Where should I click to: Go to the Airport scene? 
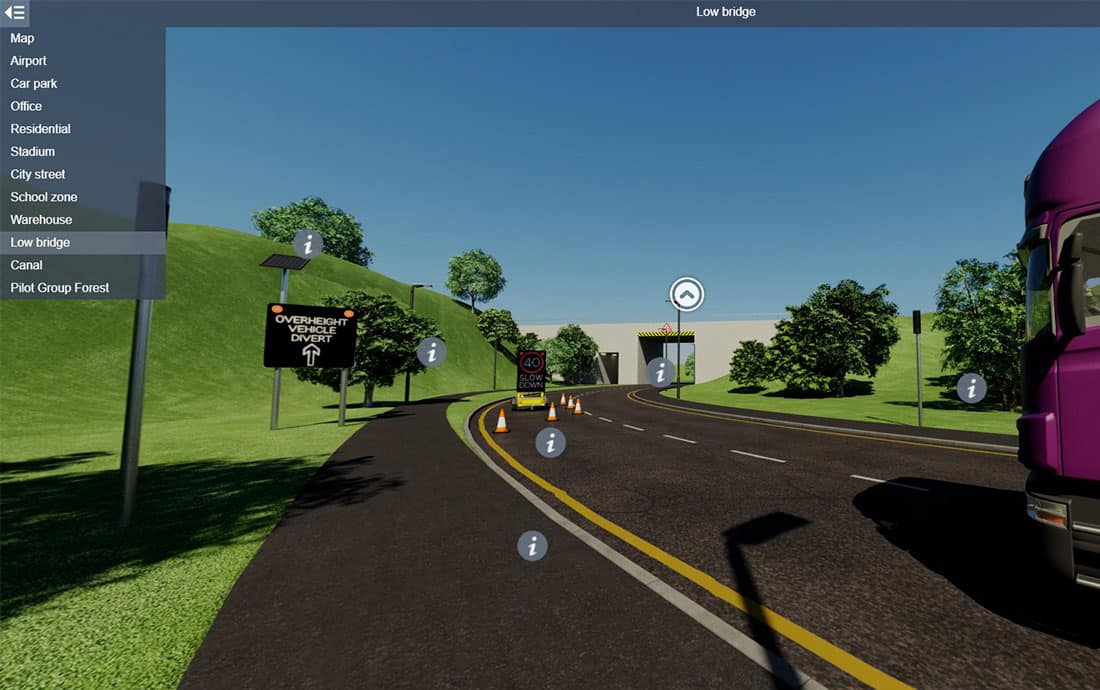click(28, 61)
